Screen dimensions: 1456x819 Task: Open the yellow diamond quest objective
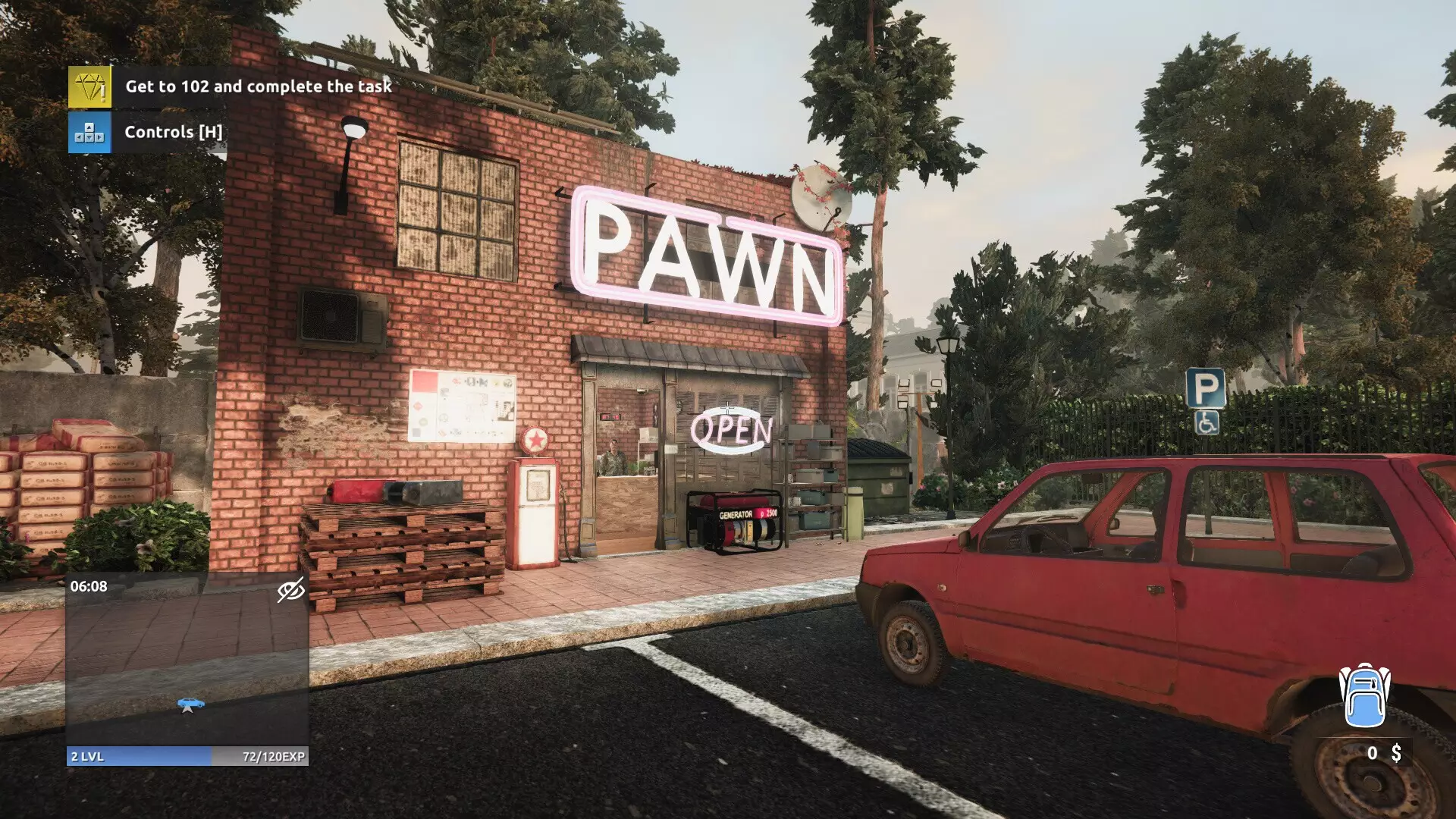click(89, 86)
